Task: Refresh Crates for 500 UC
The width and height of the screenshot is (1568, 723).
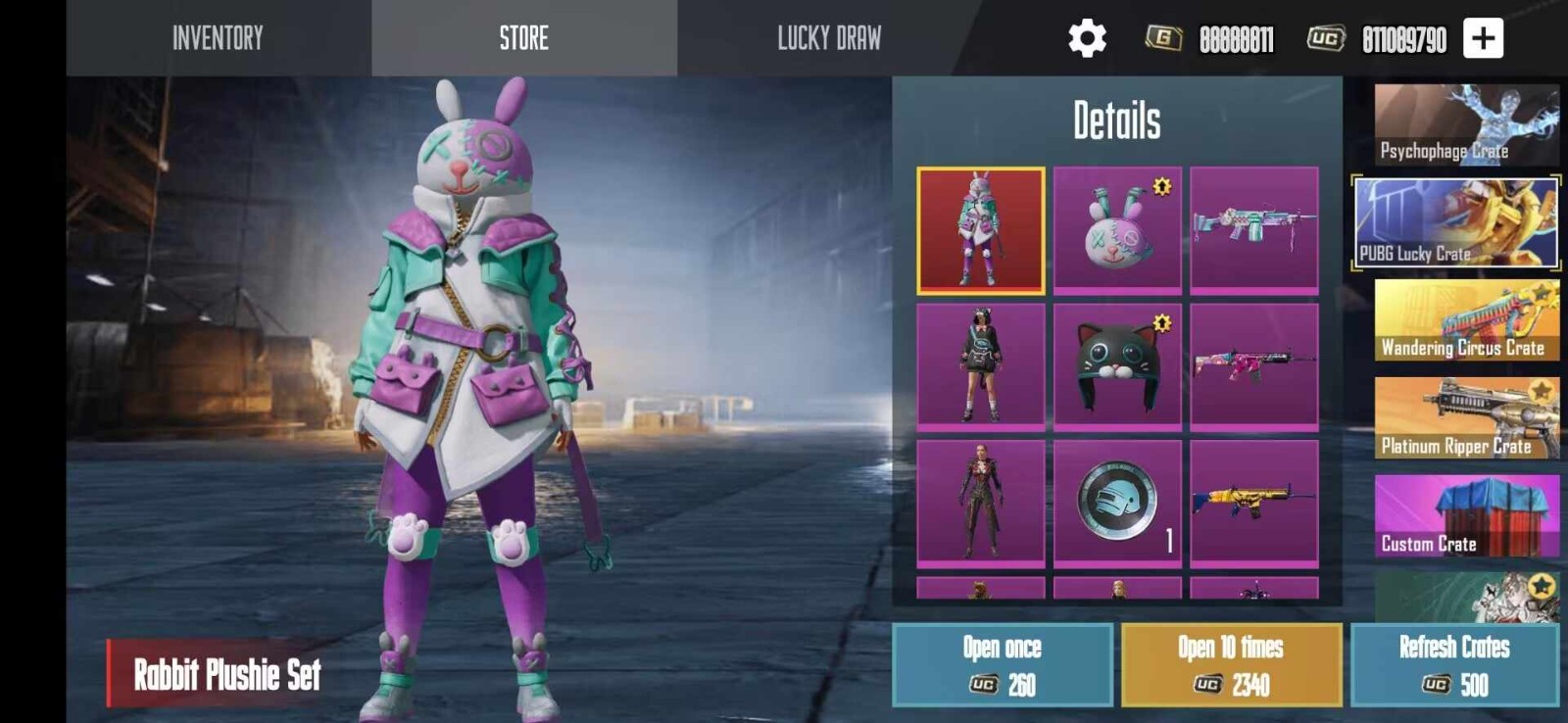Action: (1454, 665)
